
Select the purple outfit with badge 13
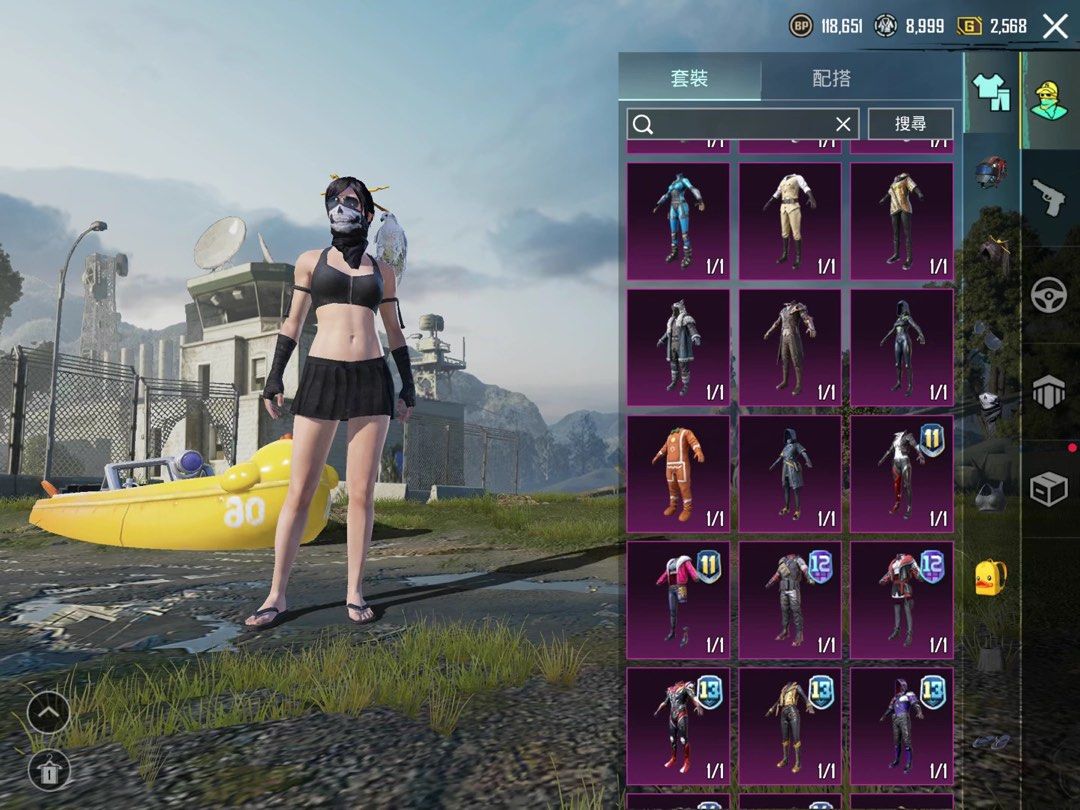click(x=902, y=726)
